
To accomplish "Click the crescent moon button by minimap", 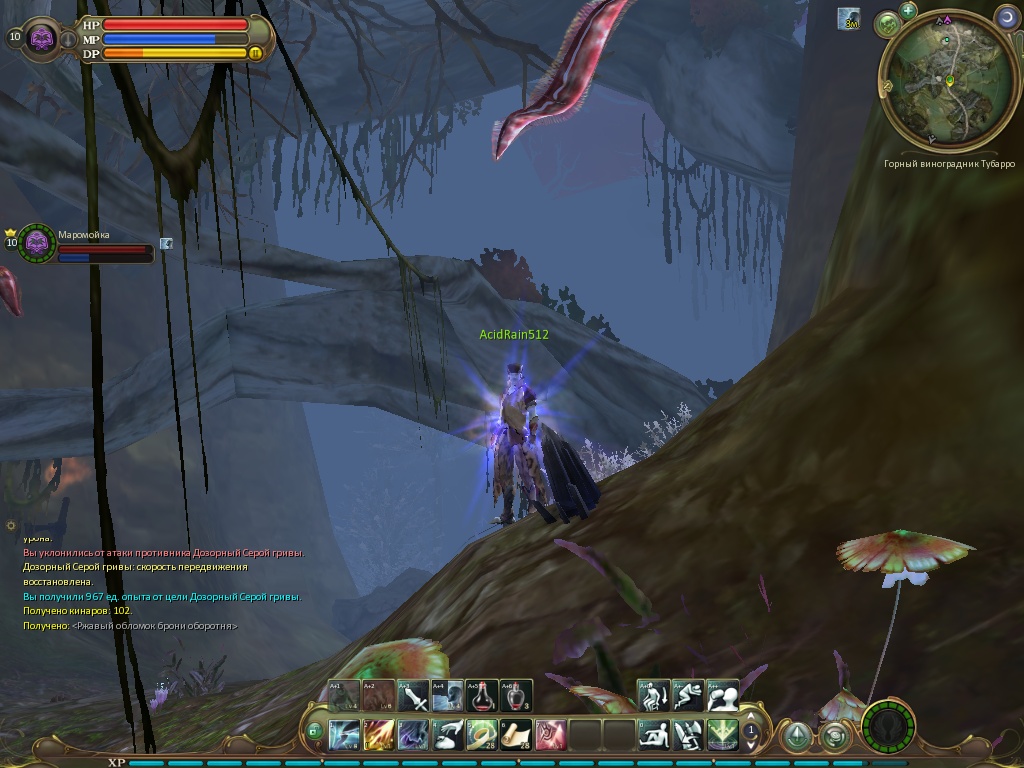I will point(1007,17).
